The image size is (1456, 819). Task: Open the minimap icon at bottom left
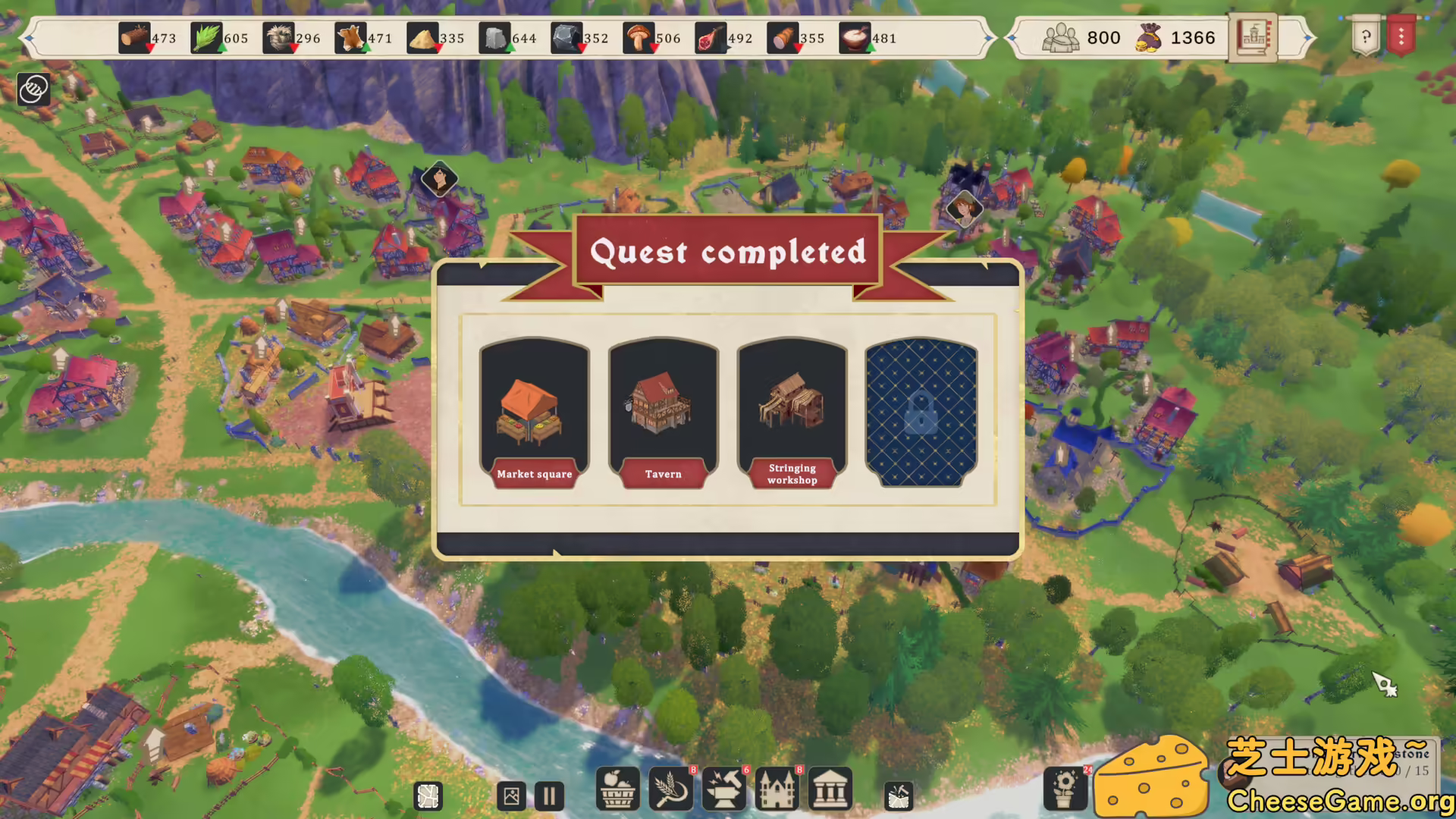click(x=427, y=795)
